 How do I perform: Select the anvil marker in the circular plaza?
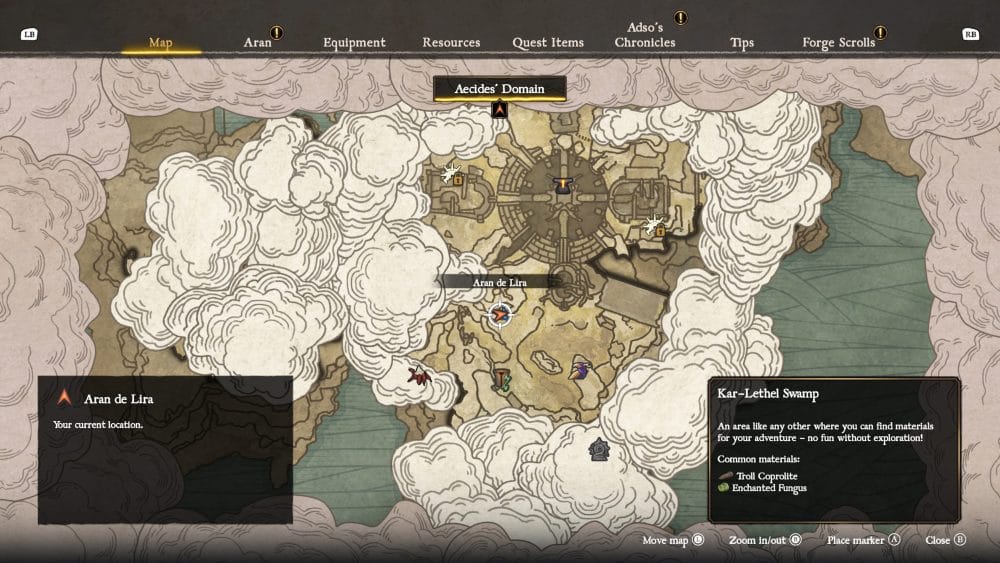563,185
